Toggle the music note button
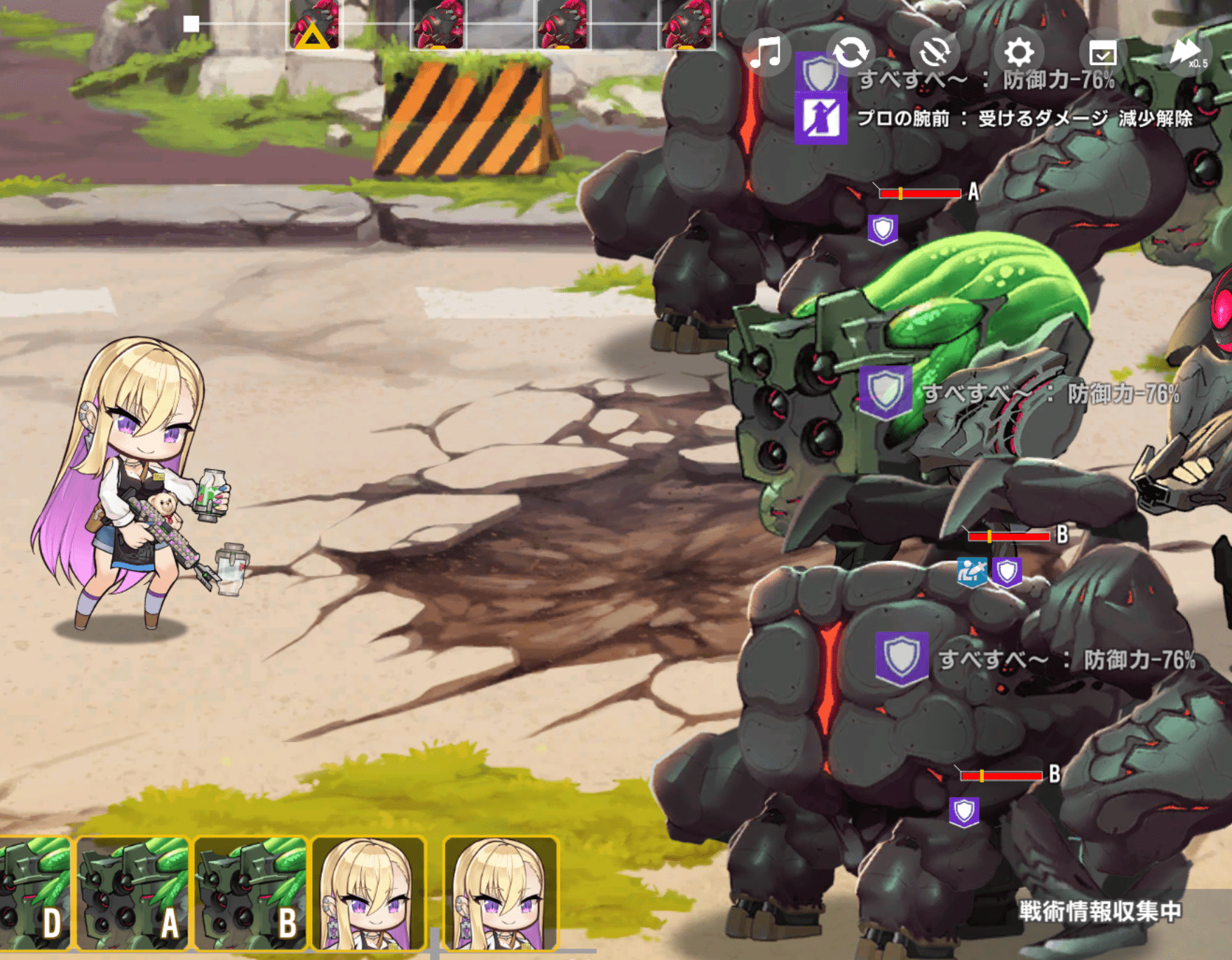This screenshot has width=1232, height=960. [766, 53]
